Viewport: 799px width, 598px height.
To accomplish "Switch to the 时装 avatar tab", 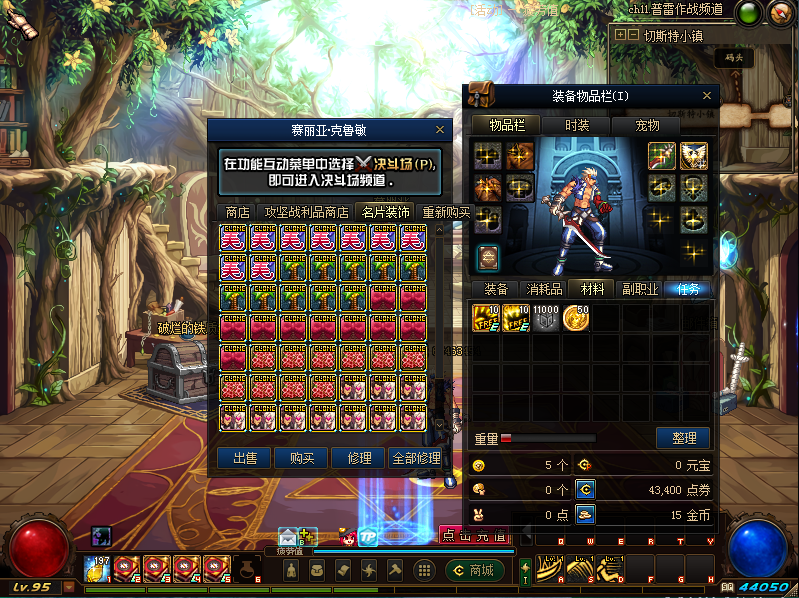I will pyautogui.click(x=577, y=126).
